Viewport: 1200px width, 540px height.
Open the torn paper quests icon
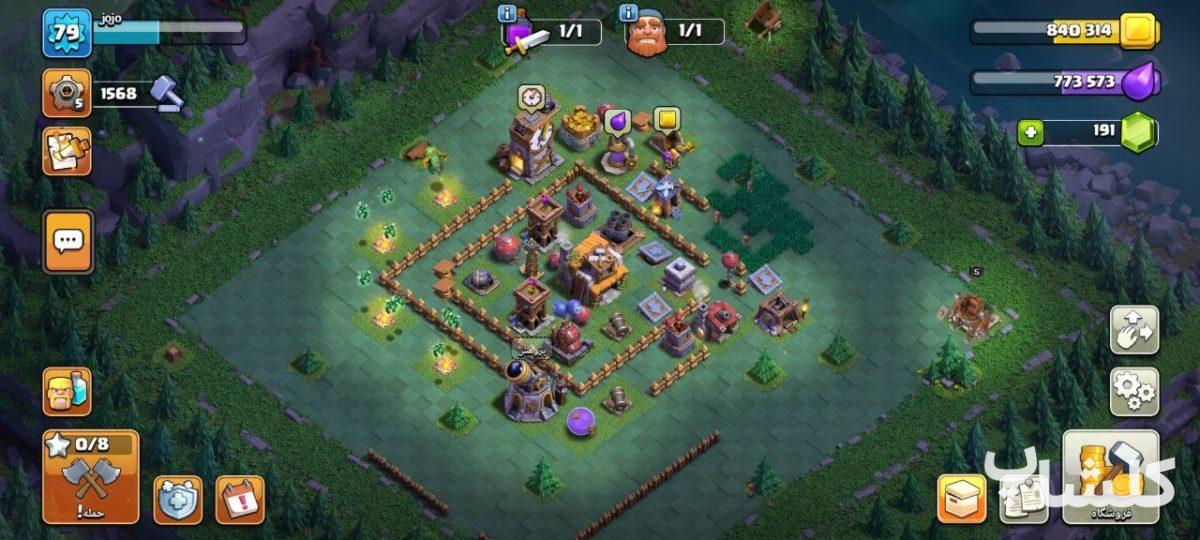click(66, 151)
